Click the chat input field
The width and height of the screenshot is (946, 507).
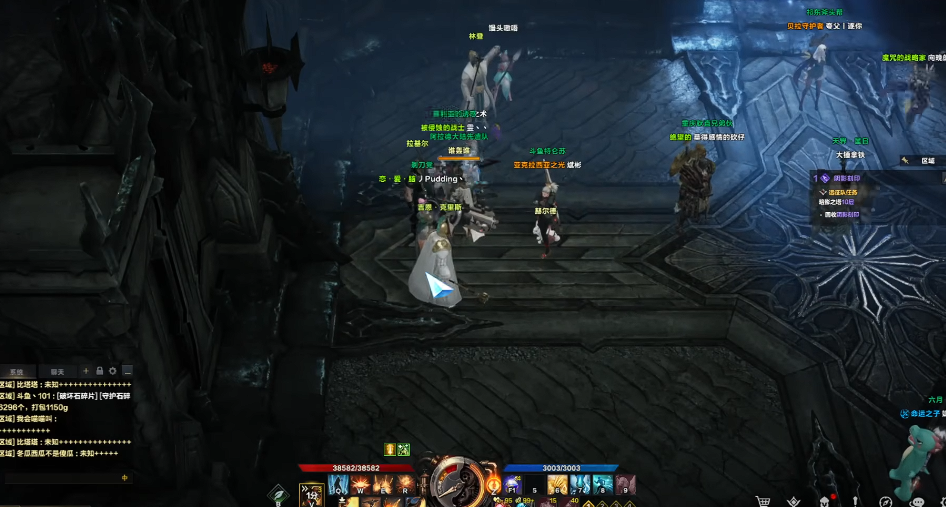click(62, 478)
